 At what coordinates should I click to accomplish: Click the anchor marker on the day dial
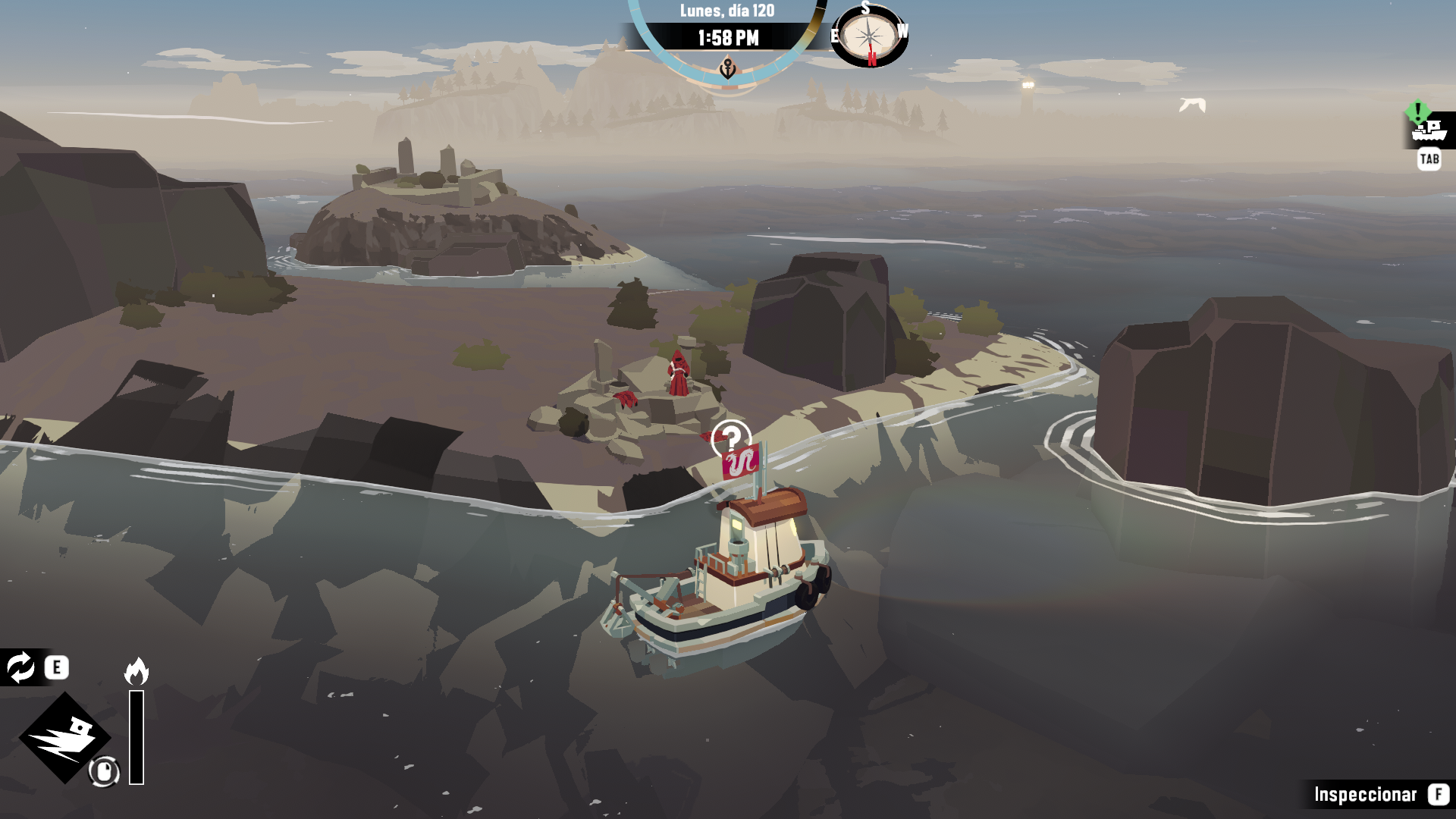click(x=727, y=70)
